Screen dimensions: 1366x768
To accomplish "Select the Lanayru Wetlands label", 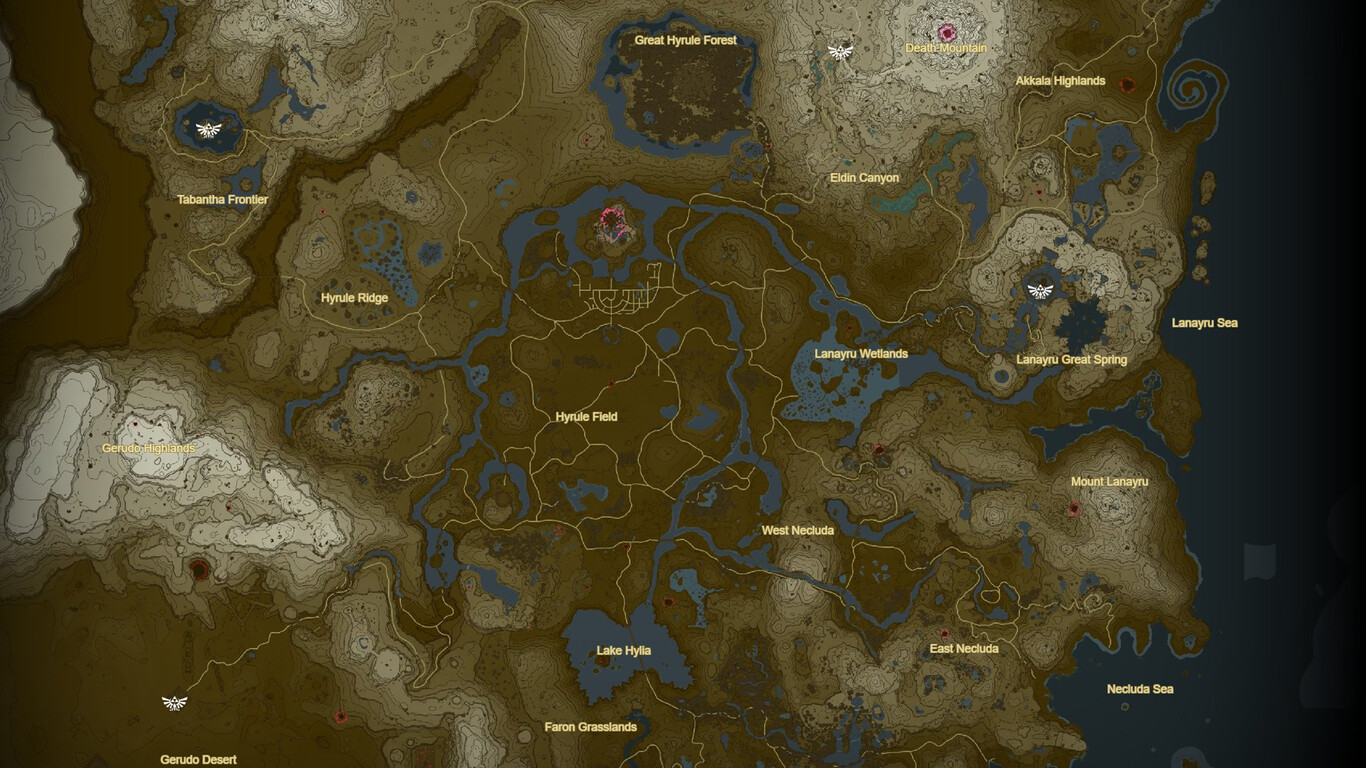I will (861, 353).
